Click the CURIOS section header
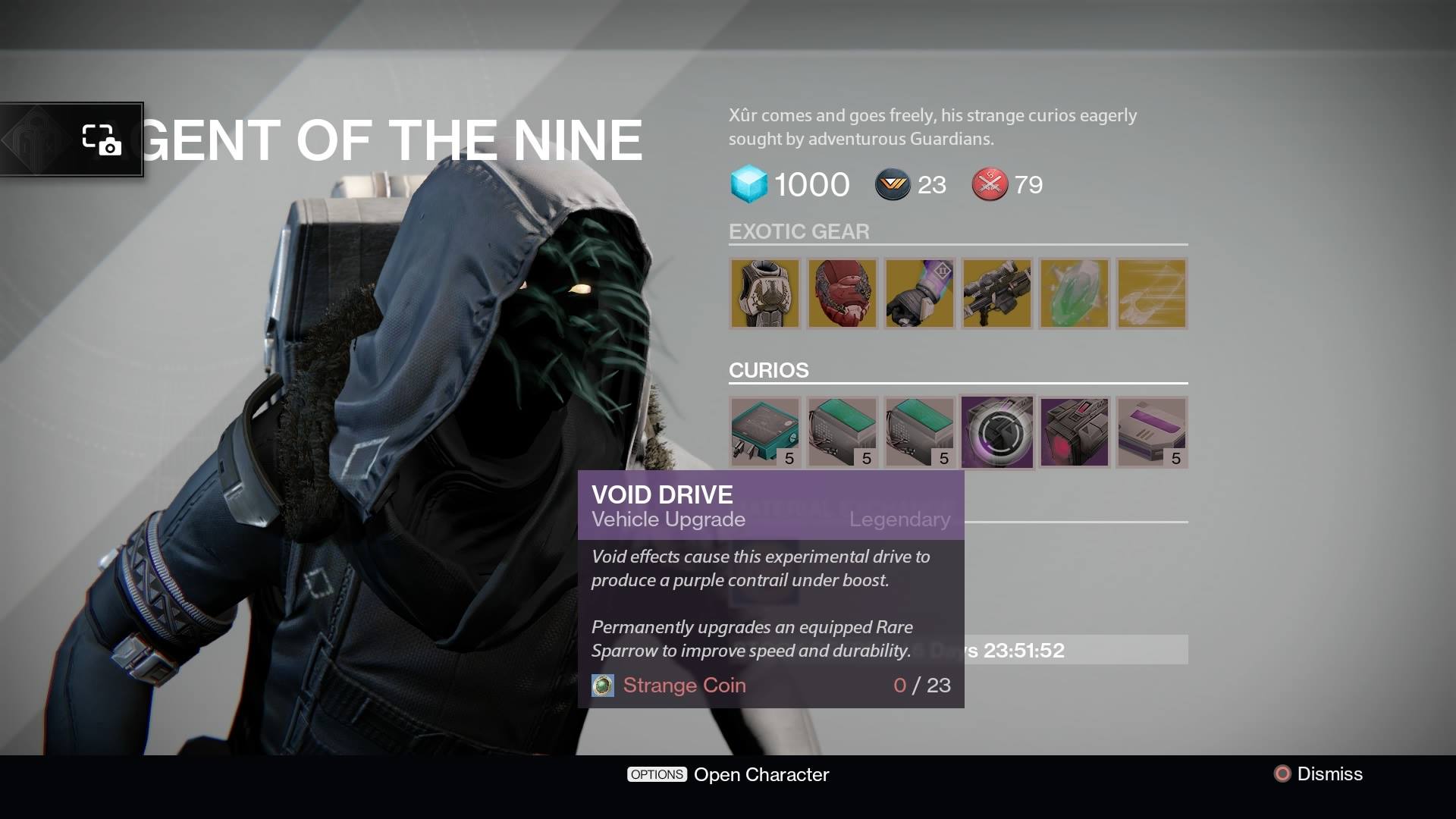Viewport: 1456px width, 819px height. click(x=767, y=370)
